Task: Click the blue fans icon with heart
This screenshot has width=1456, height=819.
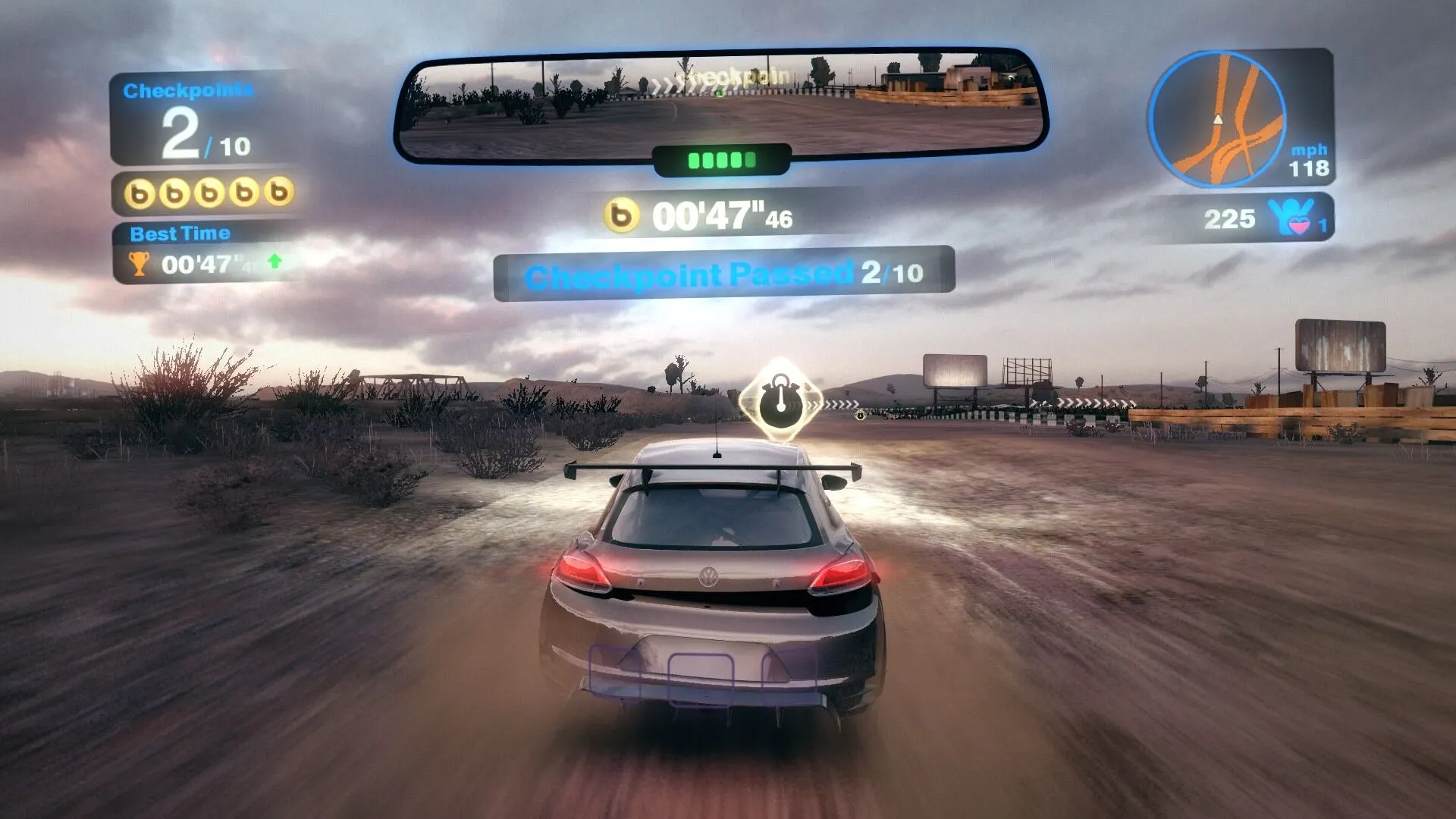Action: click(1292, 218)
